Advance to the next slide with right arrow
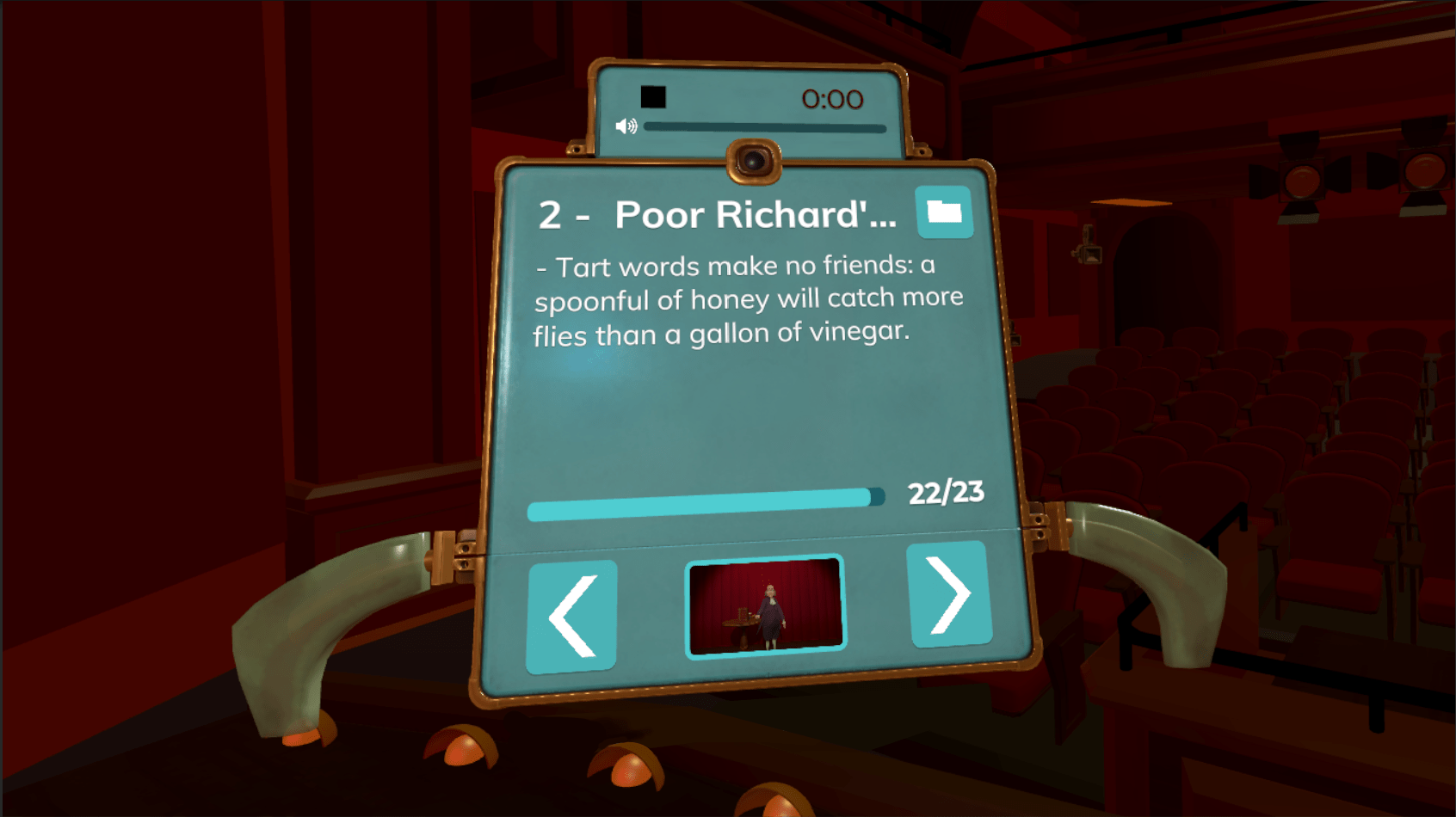The height and width of the screenshot is (817, 1456). (x=949, y=594)
